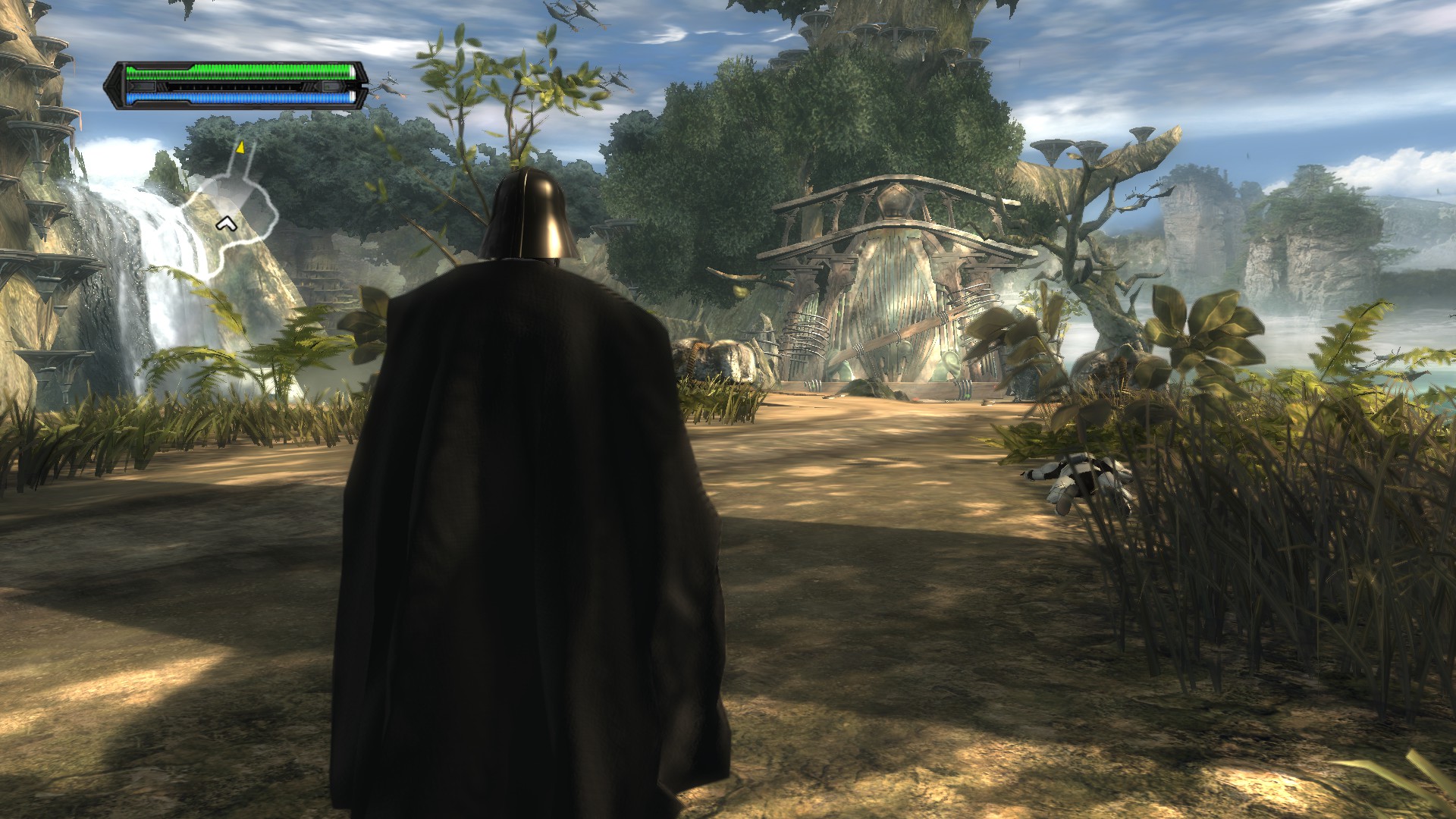Click the small indicator light left of the experience meter
This screenshot has height=819, width=1456.
(x=141, y=86)
